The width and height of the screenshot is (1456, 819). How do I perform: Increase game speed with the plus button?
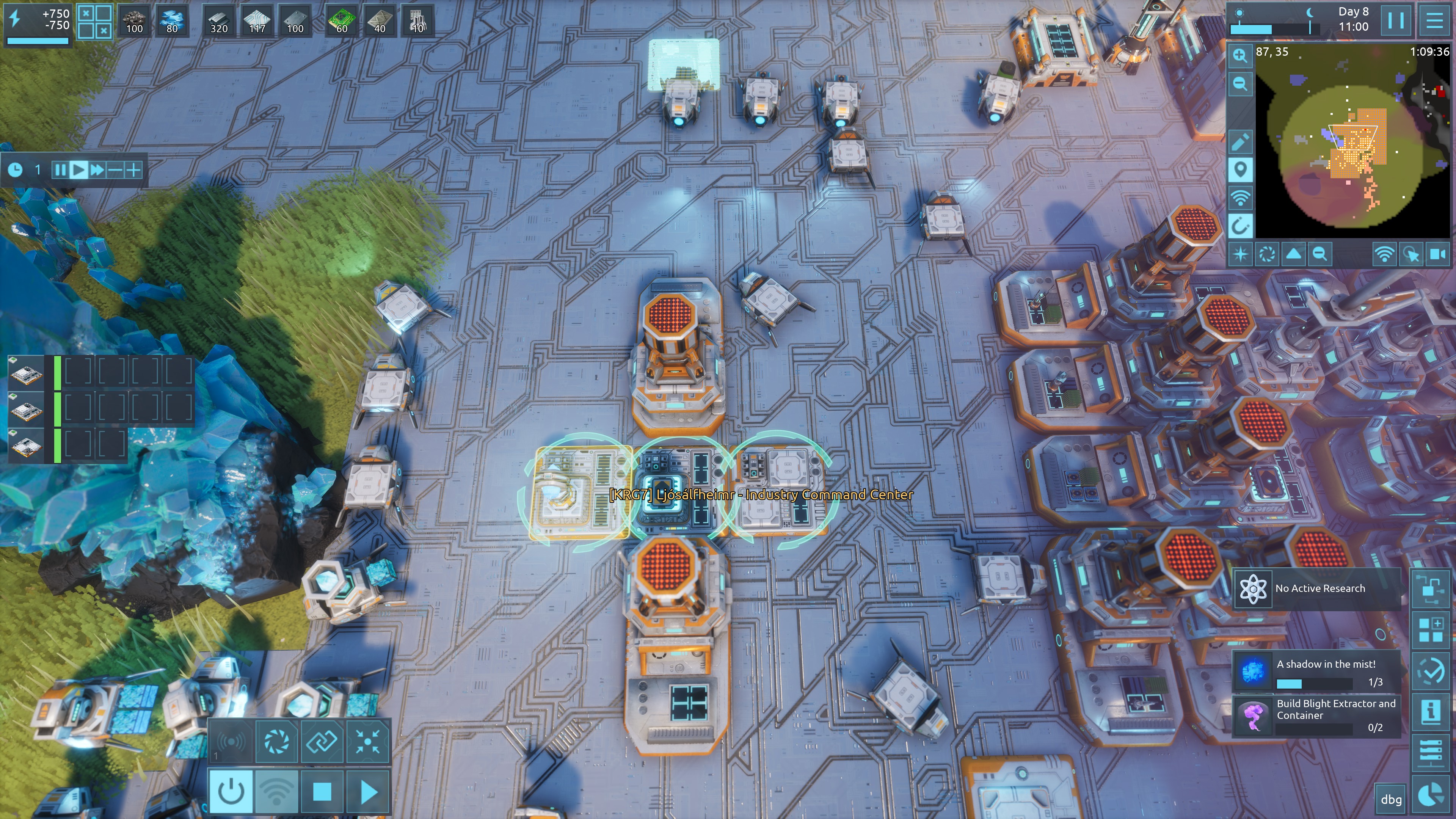point(133,169)
